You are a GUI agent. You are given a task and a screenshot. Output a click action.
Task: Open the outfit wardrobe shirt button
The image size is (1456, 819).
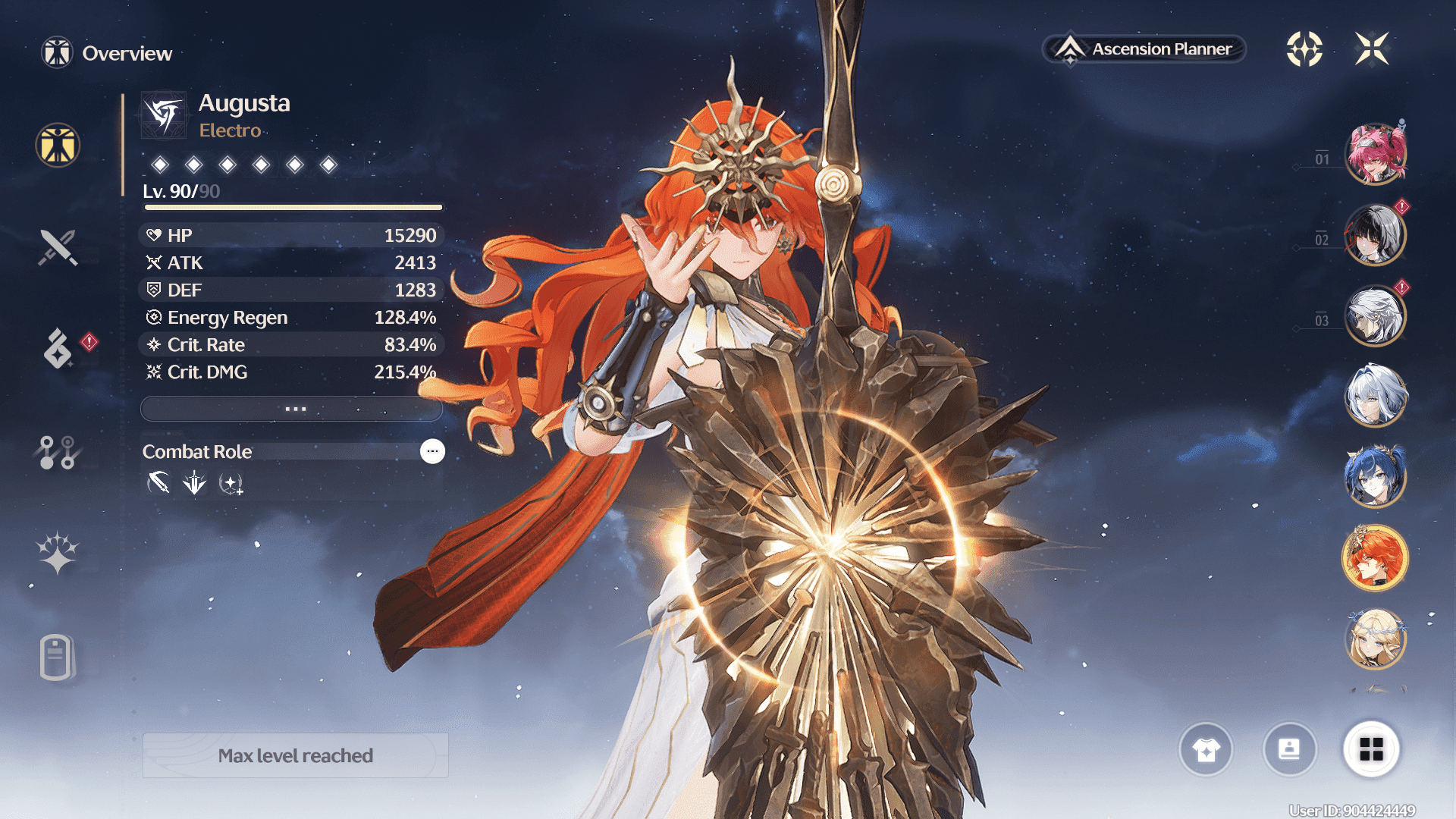click(x=1206, y=749)
